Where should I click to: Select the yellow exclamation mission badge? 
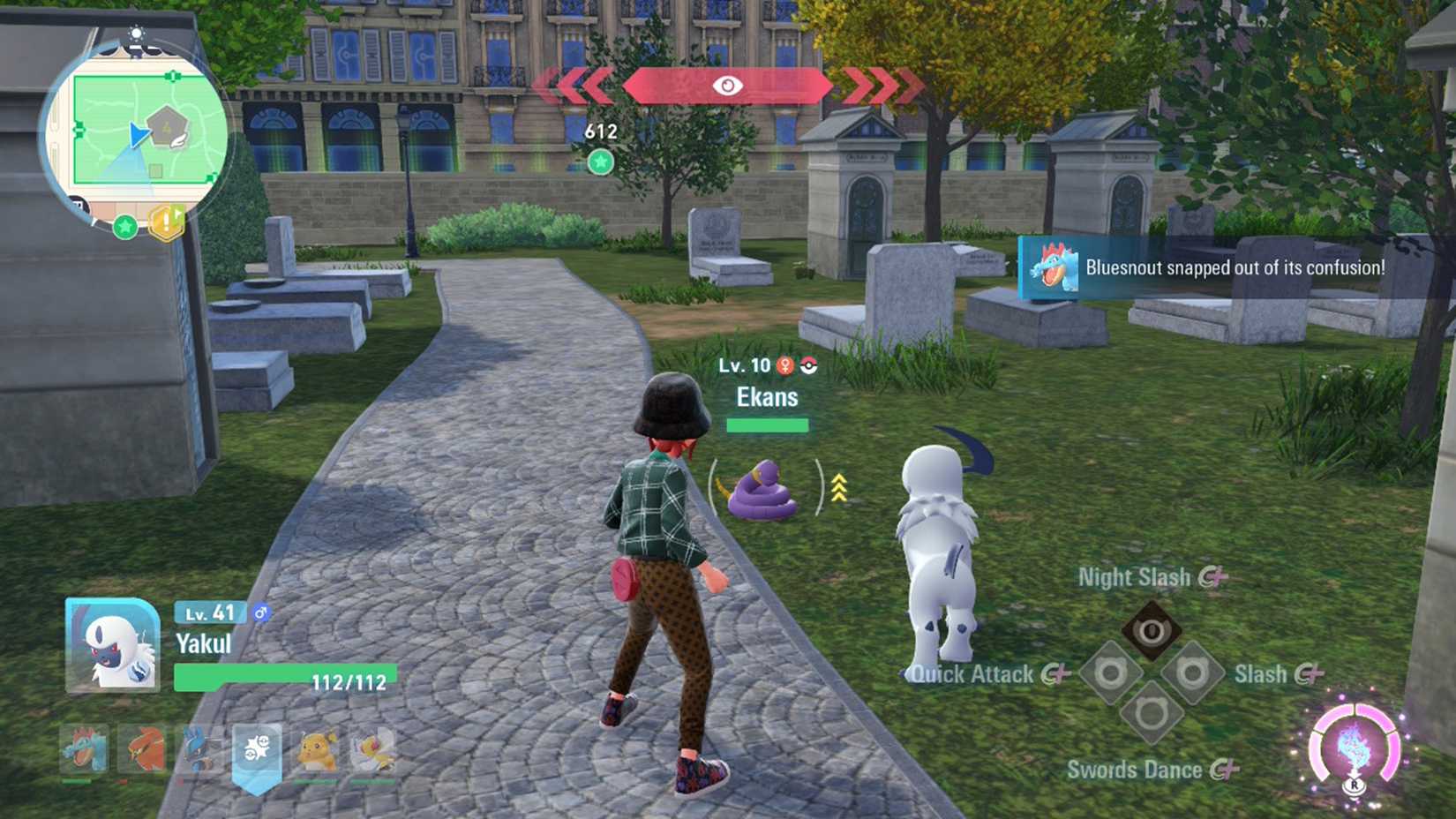(167, 222)
